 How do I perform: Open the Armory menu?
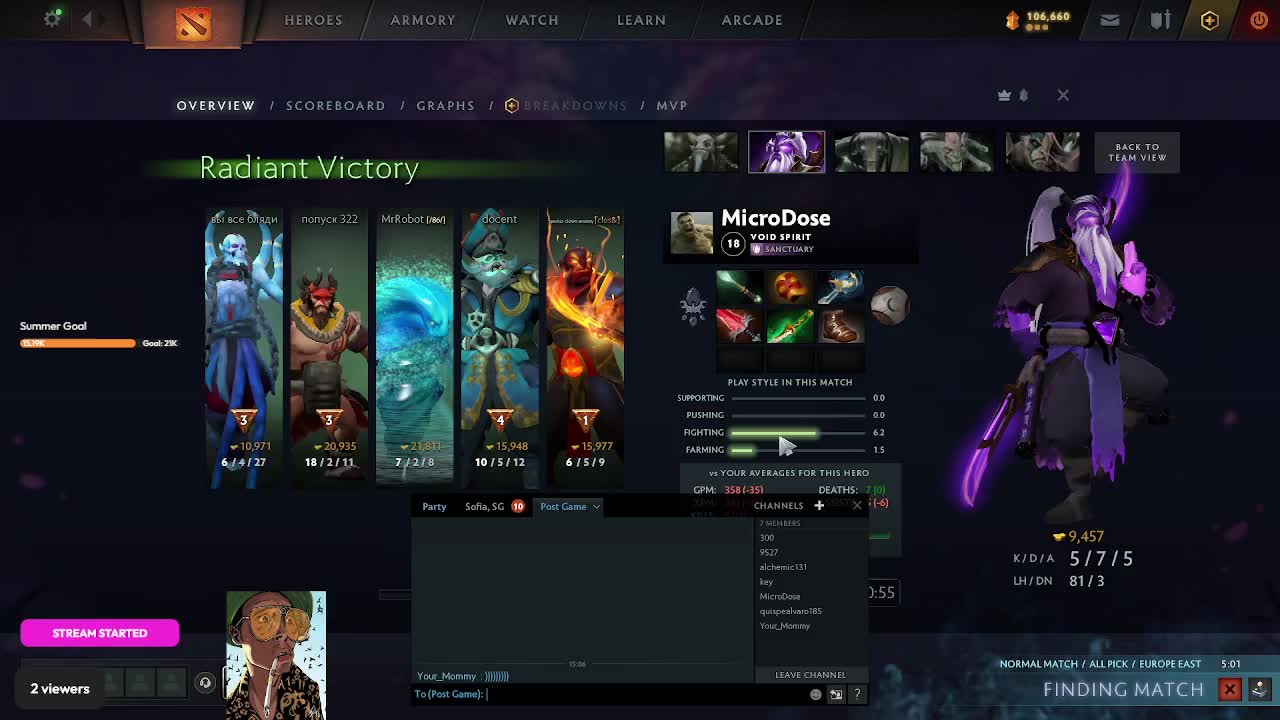pos(422,20)
